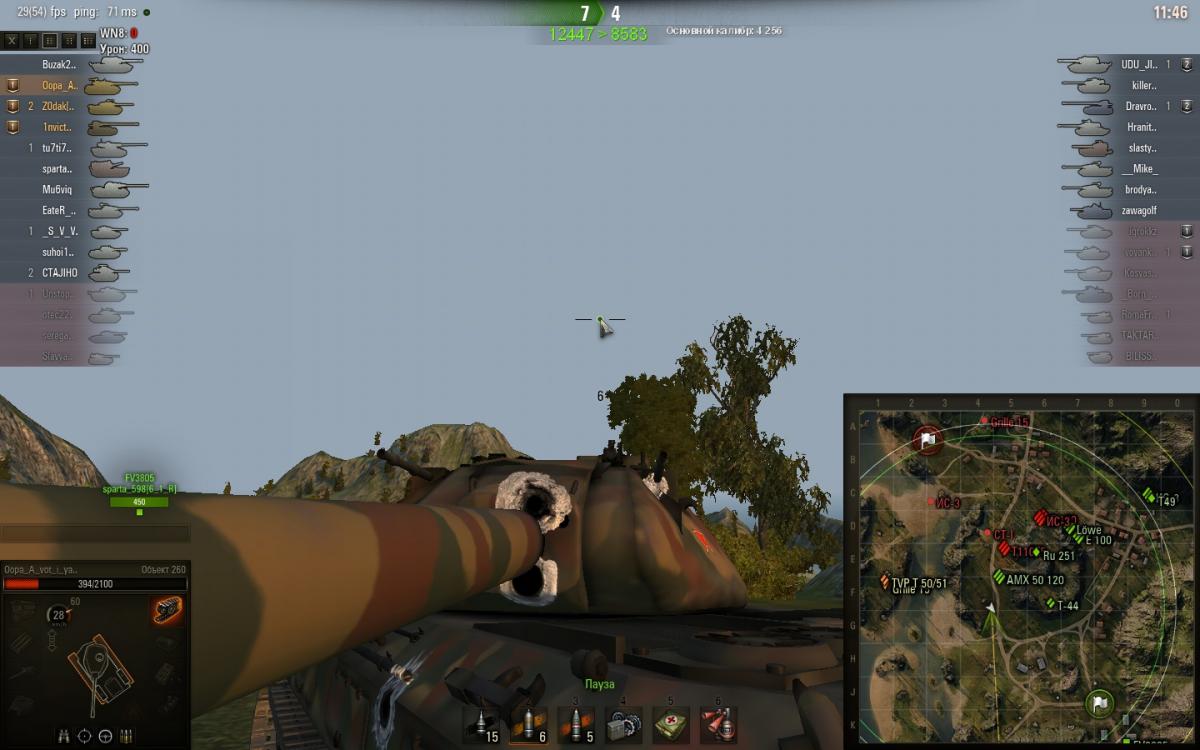Screen dimensions: 1200x750
Task: Select the shell slot showing 5 rounds
Action: [x=577, y=724]
